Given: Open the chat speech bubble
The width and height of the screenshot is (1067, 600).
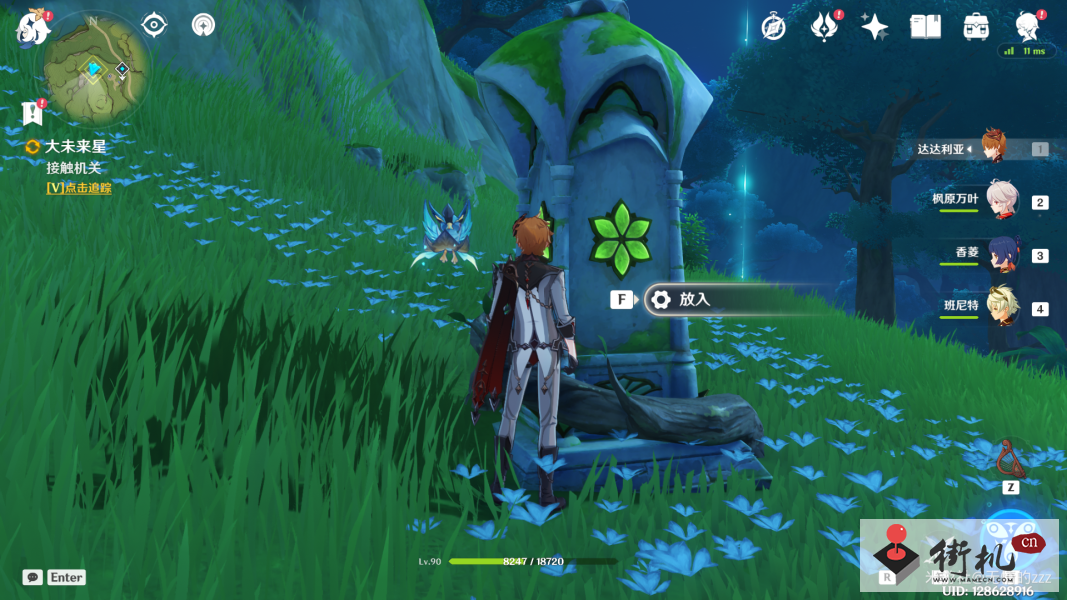Looking at the screenshot, I should tap(33, 577).
